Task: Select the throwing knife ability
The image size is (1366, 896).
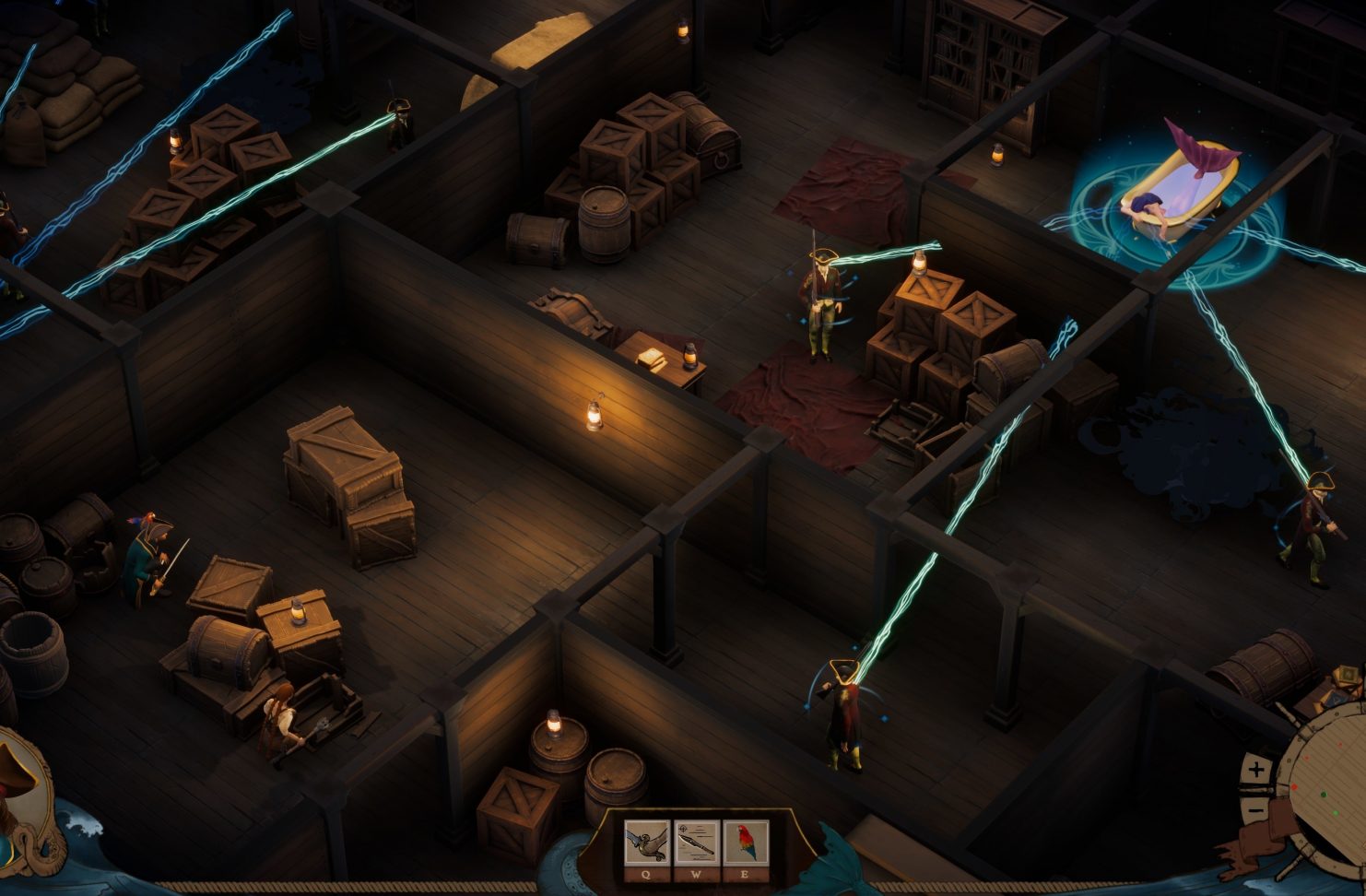Action: pyautogui.click(x=697, y=843)
